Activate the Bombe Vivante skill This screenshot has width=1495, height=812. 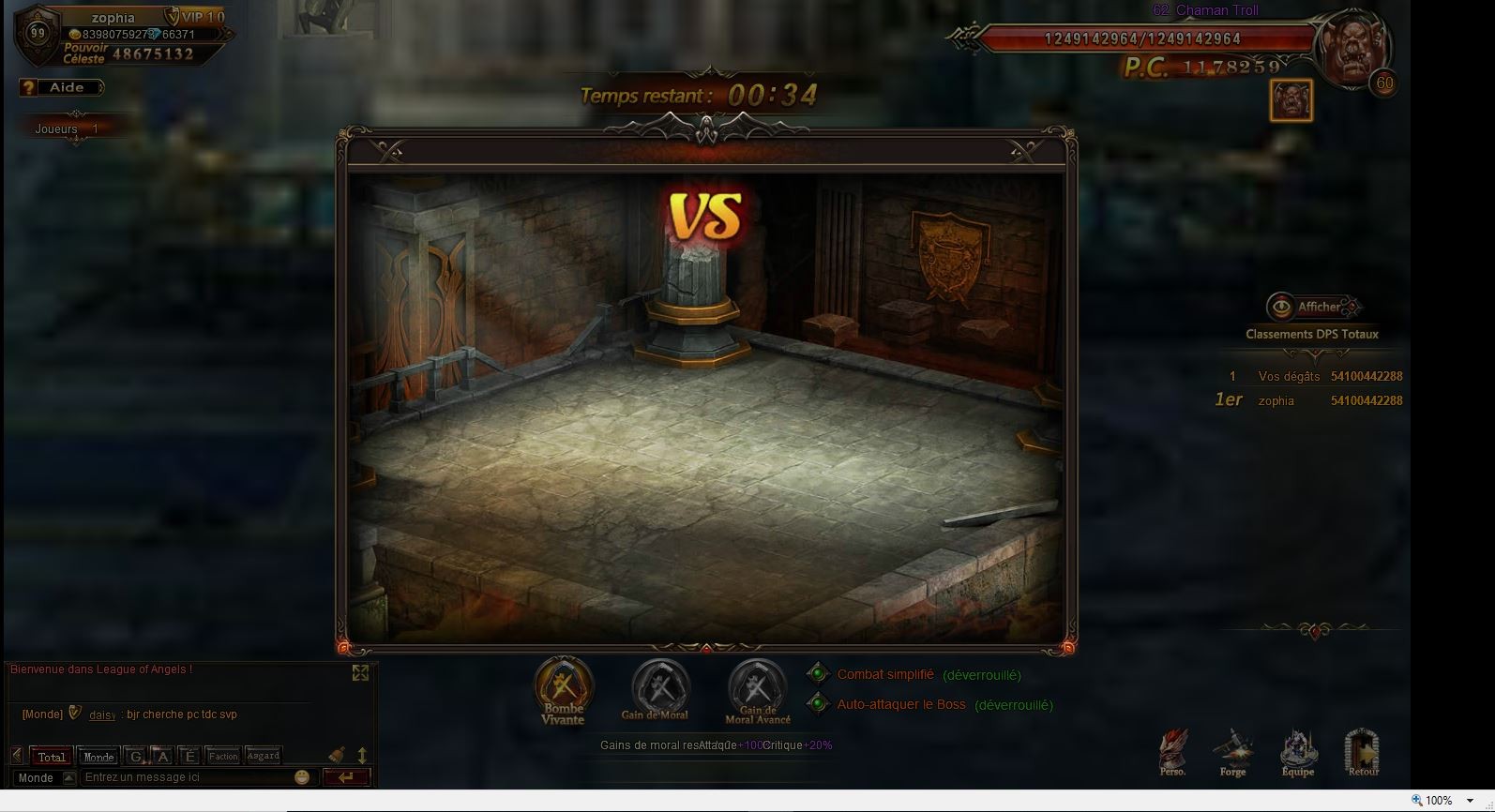(564, 687)
